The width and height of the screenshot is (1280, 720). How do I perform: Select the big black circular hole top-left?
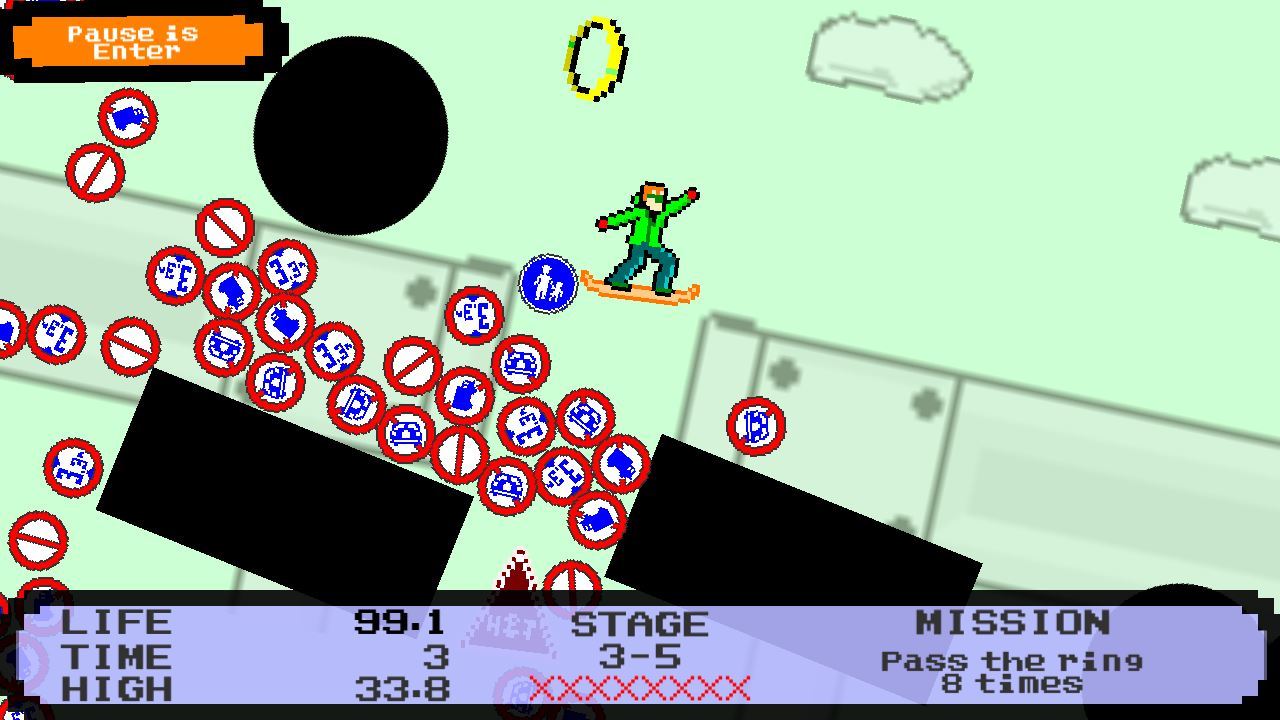pyautogui.click(x=355, y=130)
